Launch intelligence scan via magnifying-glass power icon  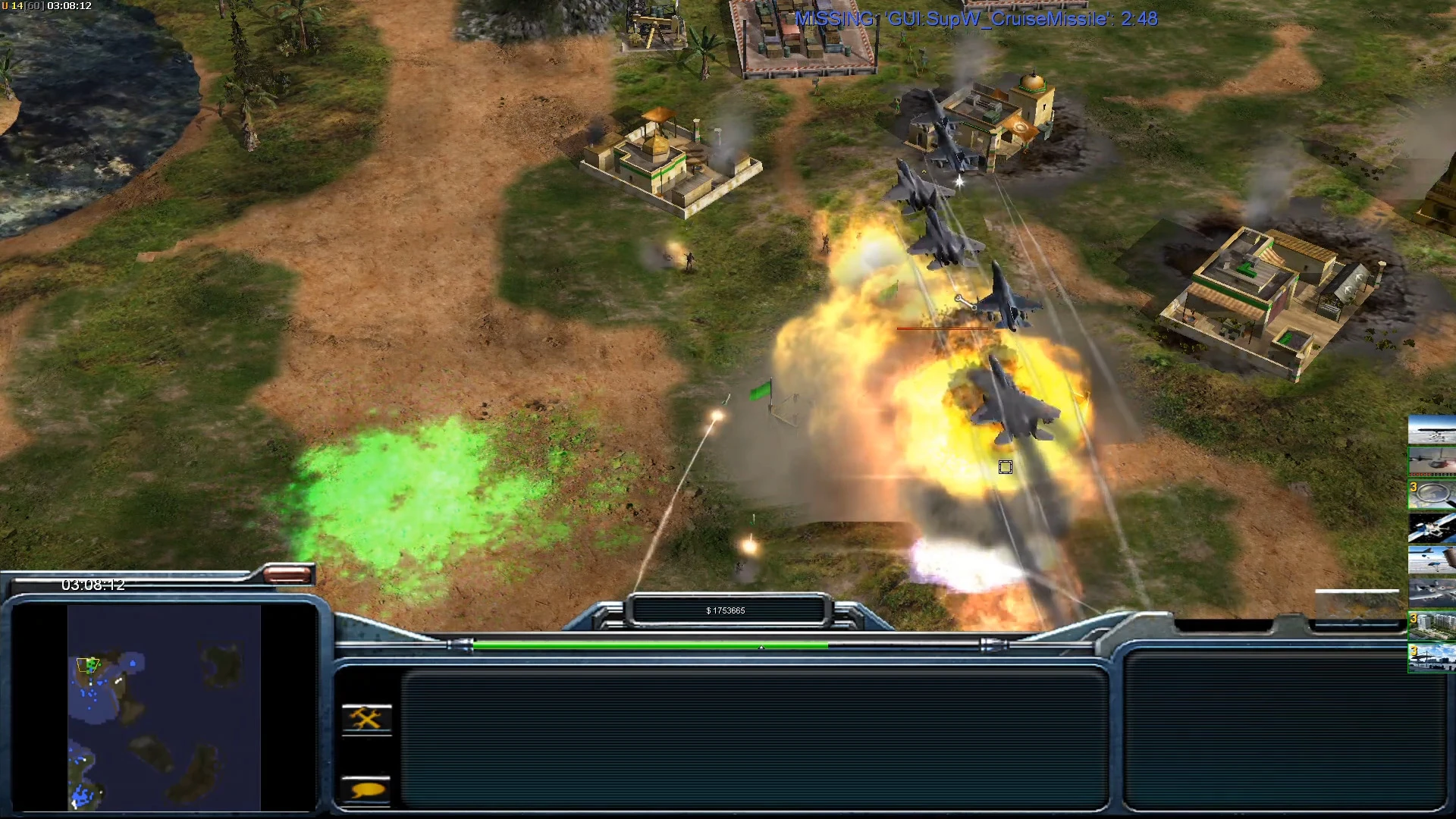click(x=1432, y=494)
